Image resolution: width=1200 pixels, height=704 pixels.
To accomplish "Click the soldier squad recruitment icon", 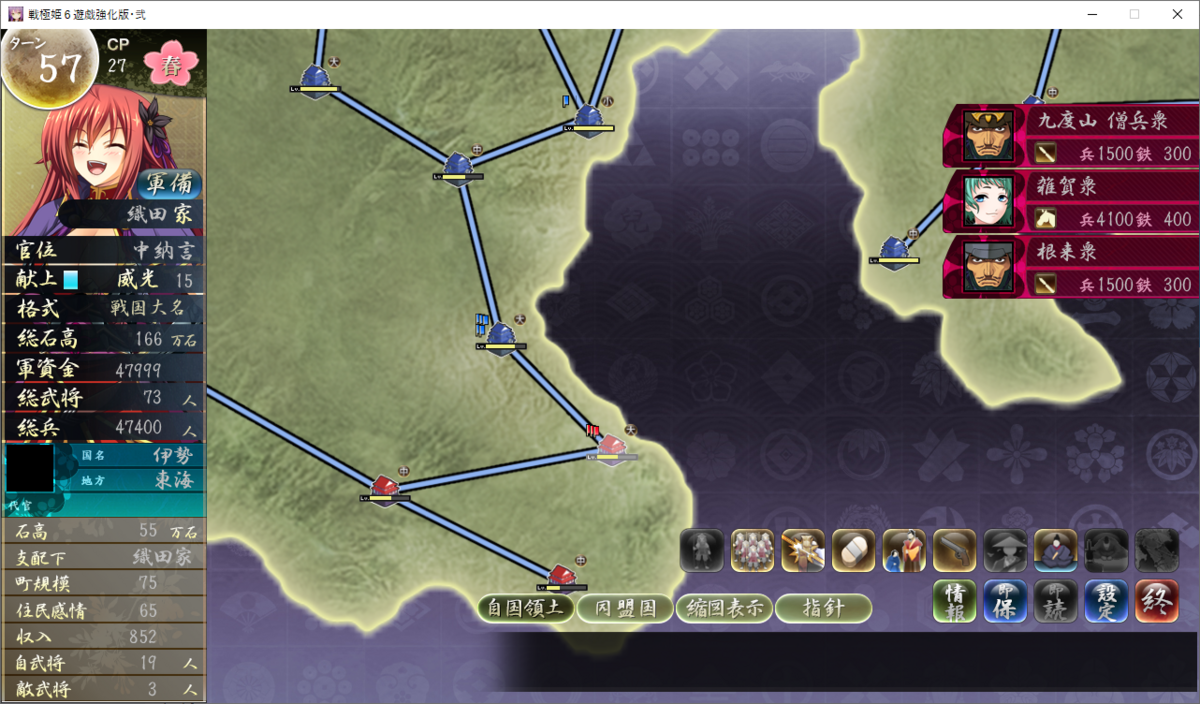I will point(752,550).
